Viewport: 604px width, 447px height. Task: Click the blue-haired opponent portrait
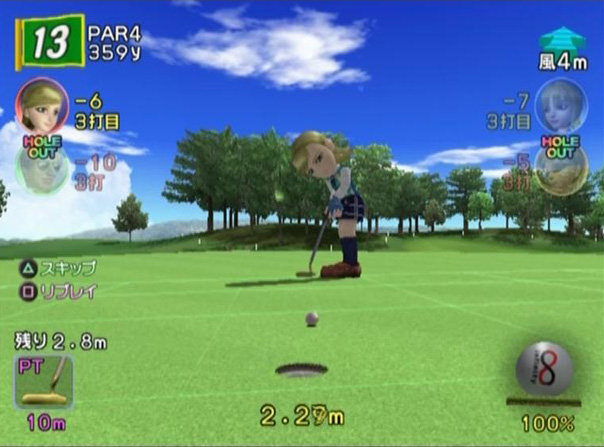tap(561, 104)
